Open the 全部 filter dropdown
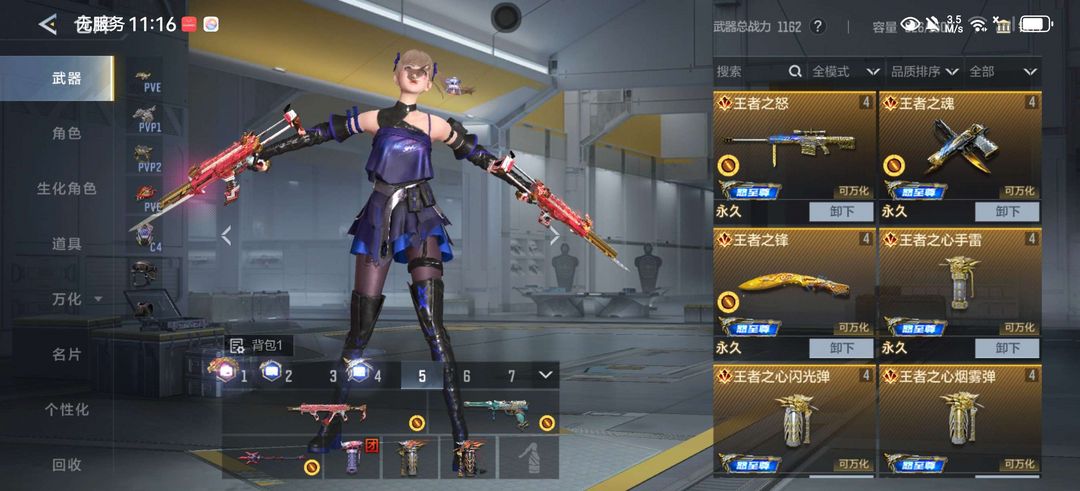The width and height of the screenshot is (1080, 491). point(1002,71)
